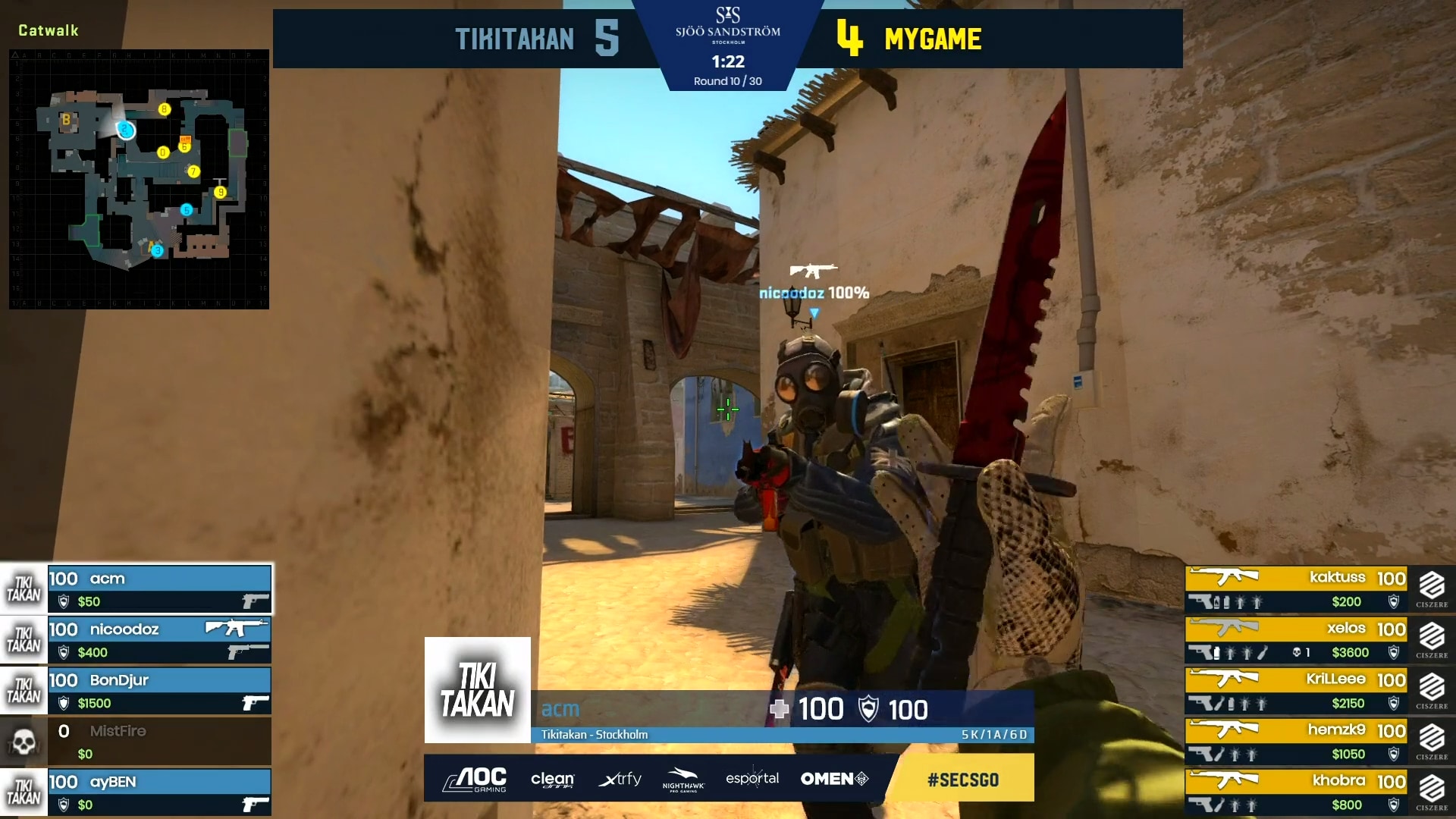The image size is (1456, 819).
Task: Switch to the MYGAME team tab
Action: click(931, 39)
